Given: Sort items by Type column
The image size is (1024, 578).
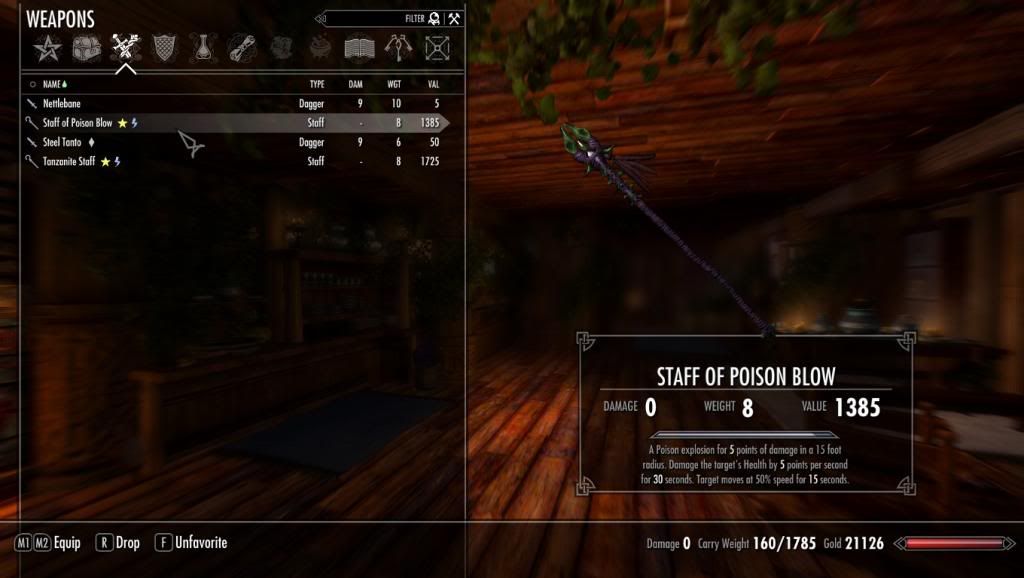Looking at the screenshot, I should tap(316, 85).
